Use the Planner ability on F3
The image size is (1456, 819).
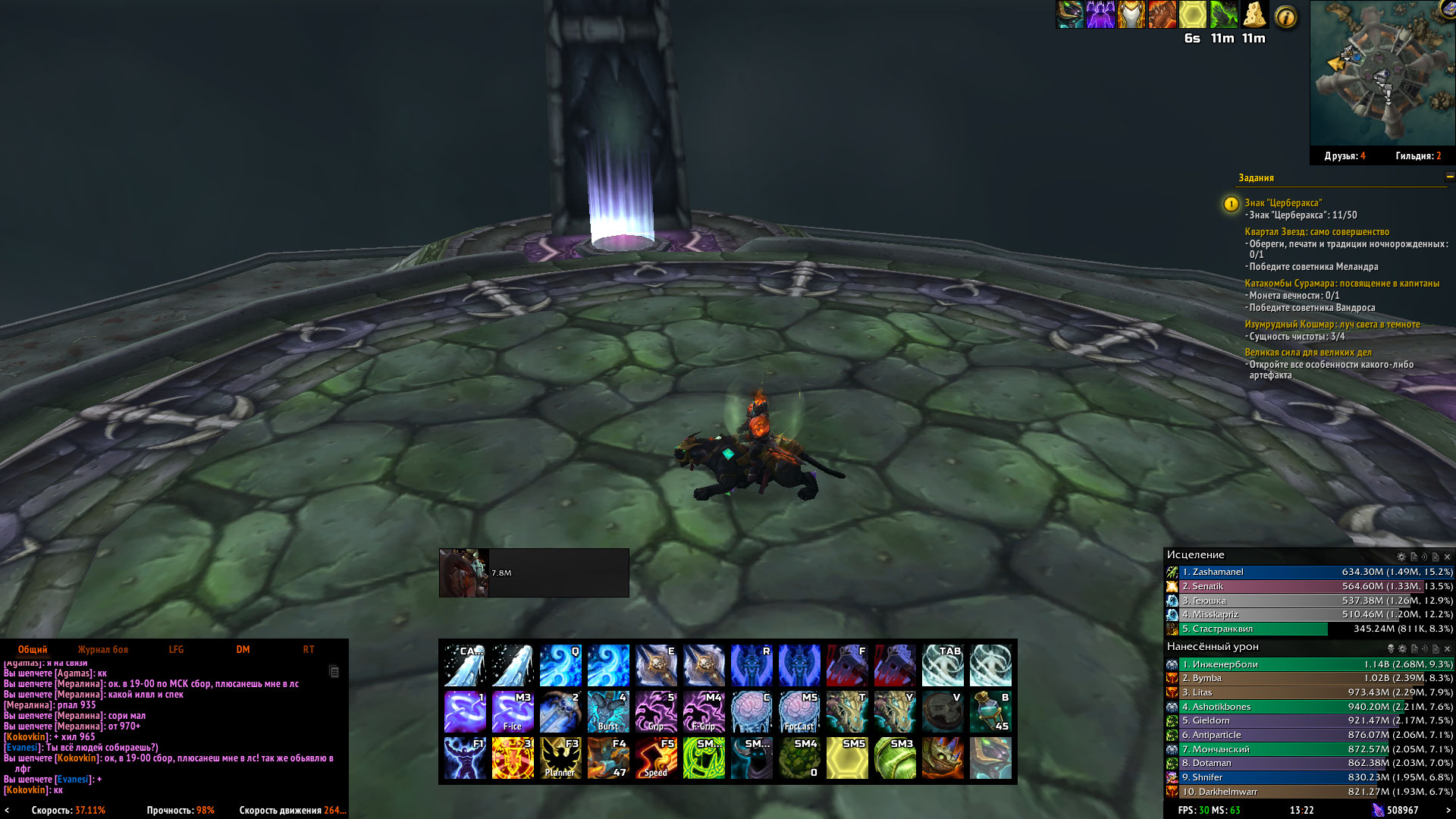tap(560, 758)
